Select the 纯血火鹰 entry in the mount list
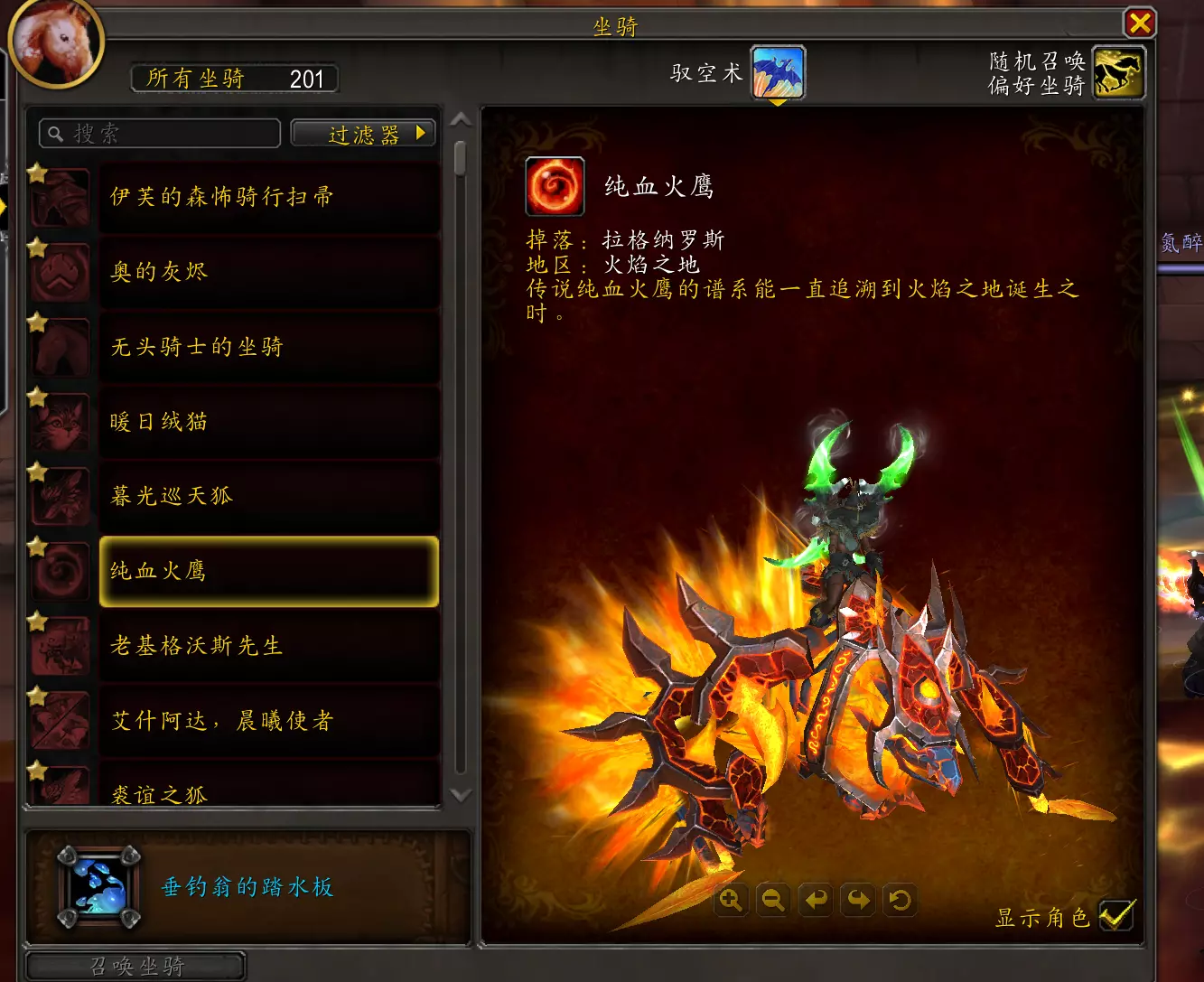The width and height of the screenshot is (1204, 982). (x=267, y=571)
